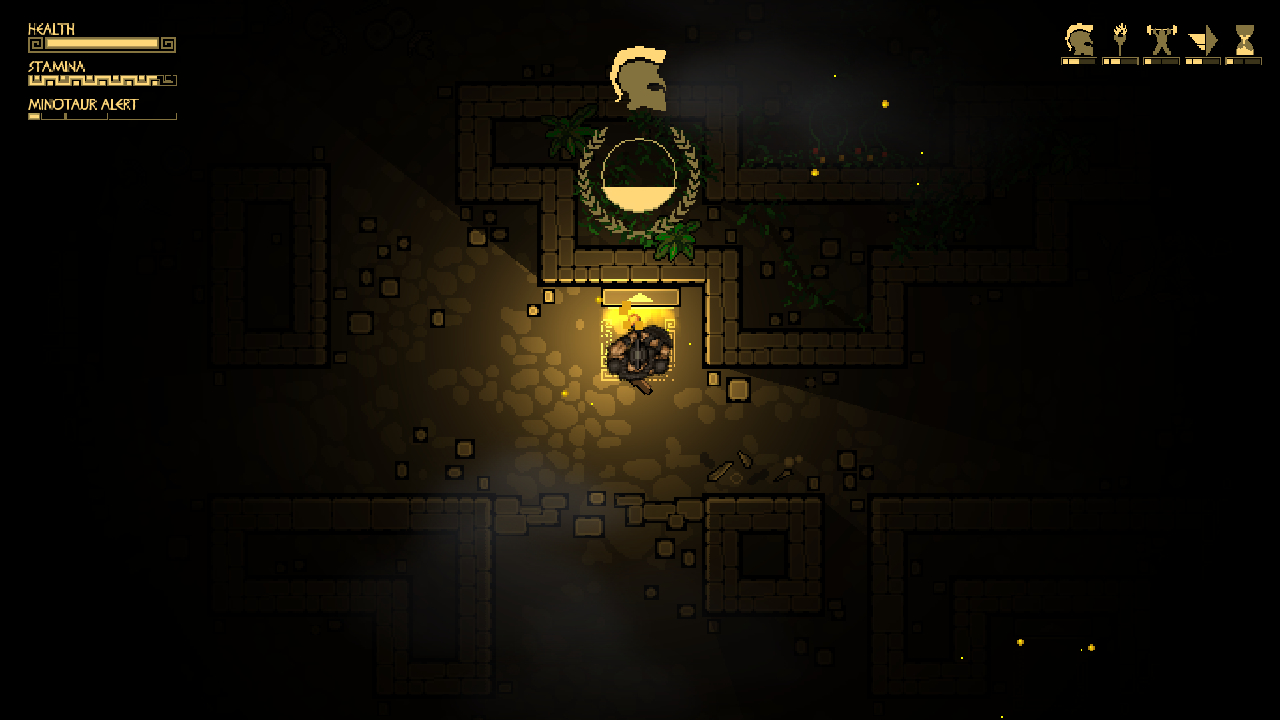Select the Spartan helmet ability icon

(x=1077, y=40)
